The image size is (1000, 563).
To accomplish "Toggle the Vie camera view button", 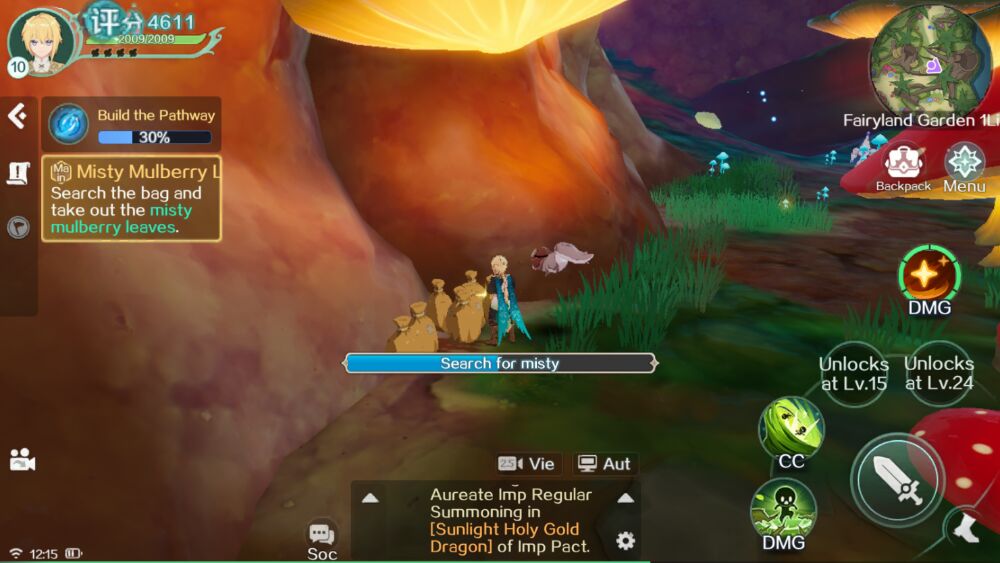I will coord(526,463).
